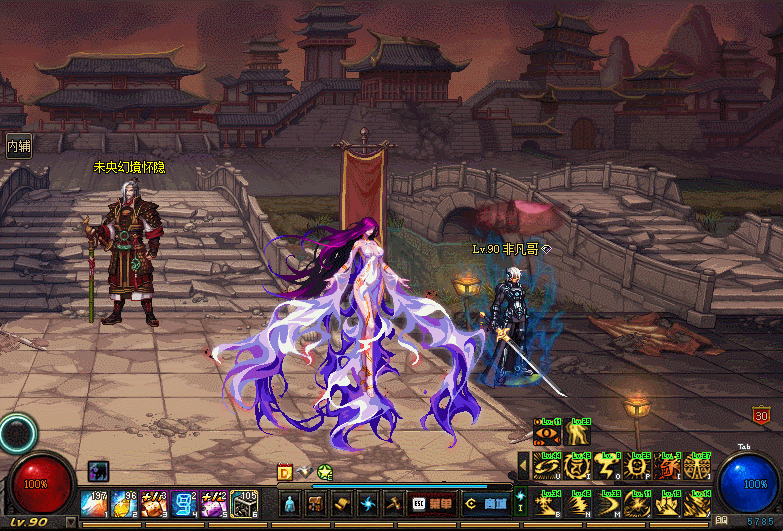The height and width of the screenshot is (531, 783).
Task: Open the yellow D calendar icon
Action: point(285,472)
